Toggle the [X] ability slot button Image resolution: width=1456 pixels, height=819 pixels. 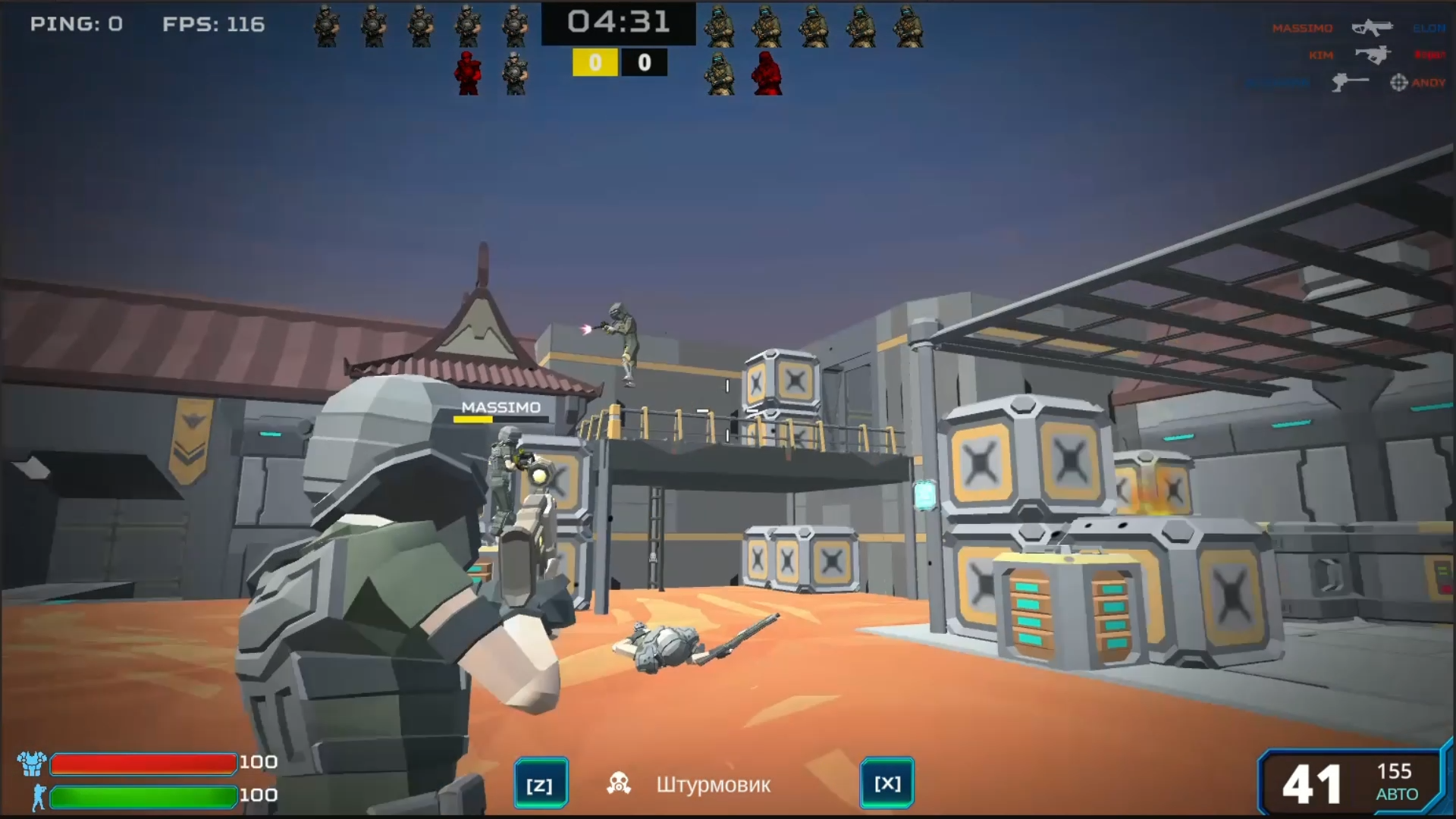pos(888,782)
